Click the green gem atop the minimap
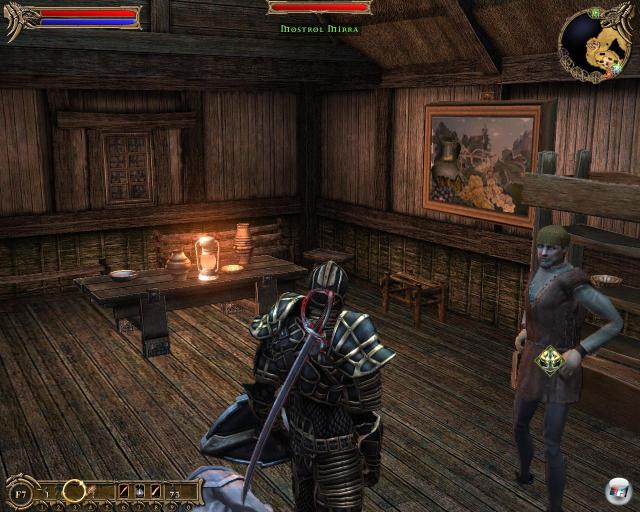The height and width of the screenshot is (512, 640). tap(593, 13)
